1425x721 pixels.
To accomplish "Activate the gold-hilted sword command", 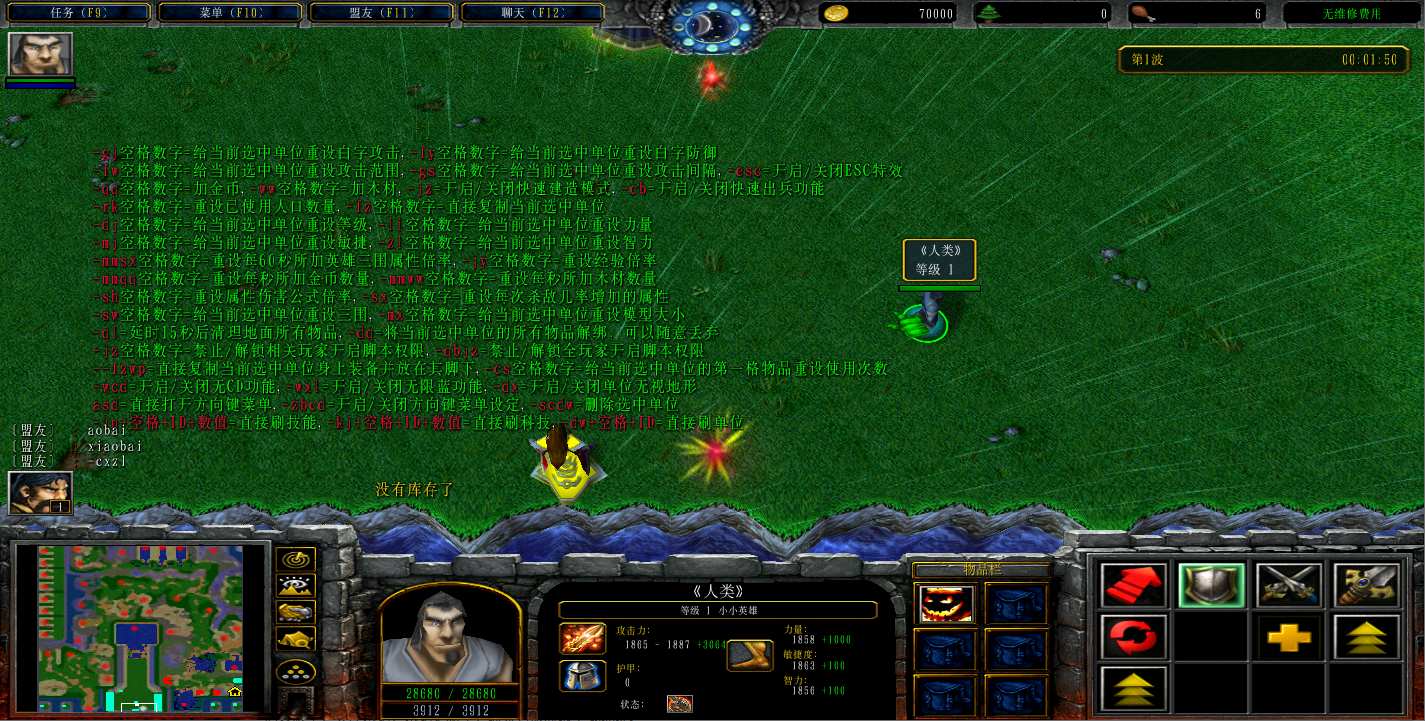I will pos(1367,586).
